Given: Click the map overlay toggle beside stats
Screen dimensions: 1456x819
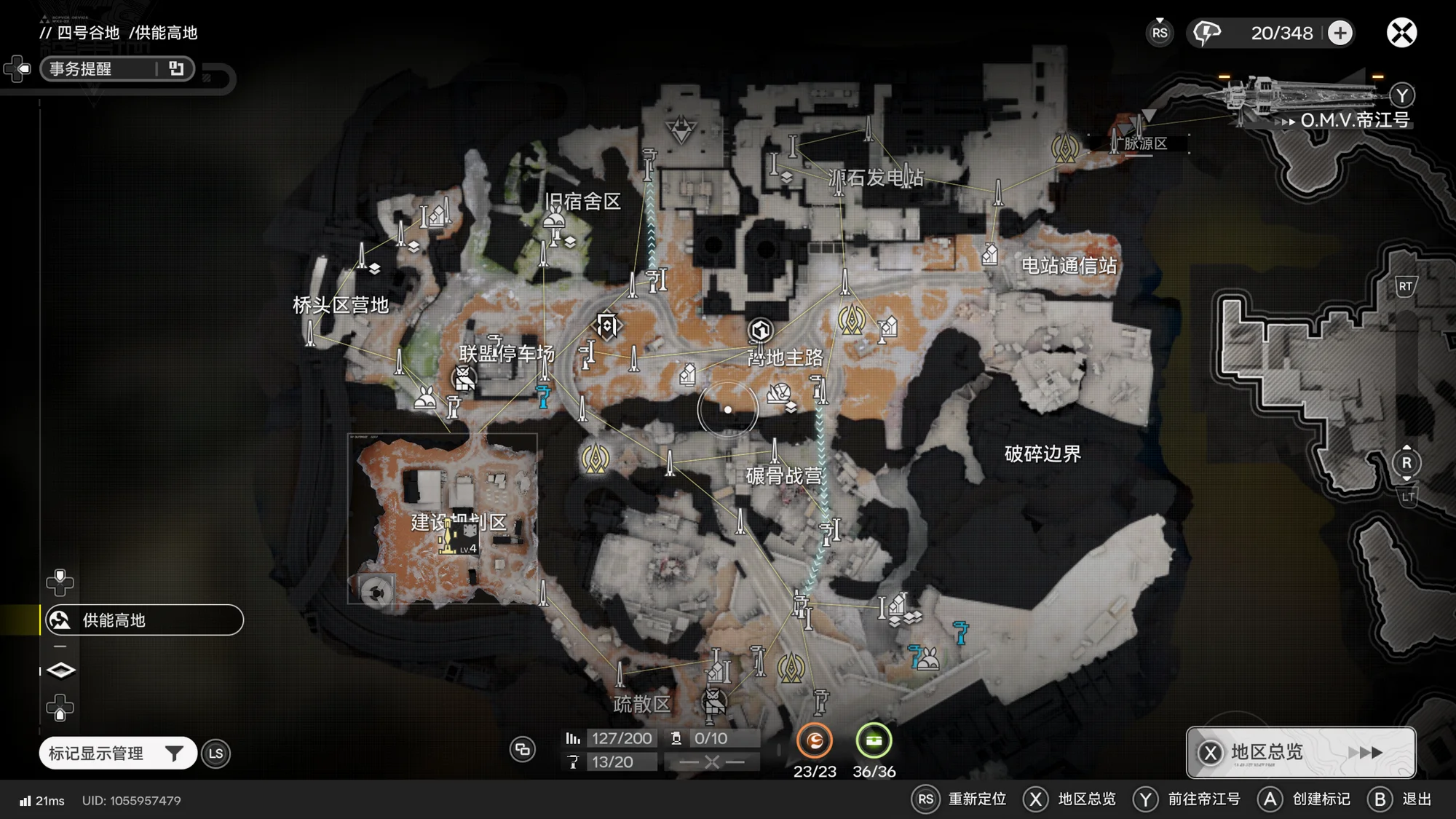Looking at the screenshot, I should 522,749.
